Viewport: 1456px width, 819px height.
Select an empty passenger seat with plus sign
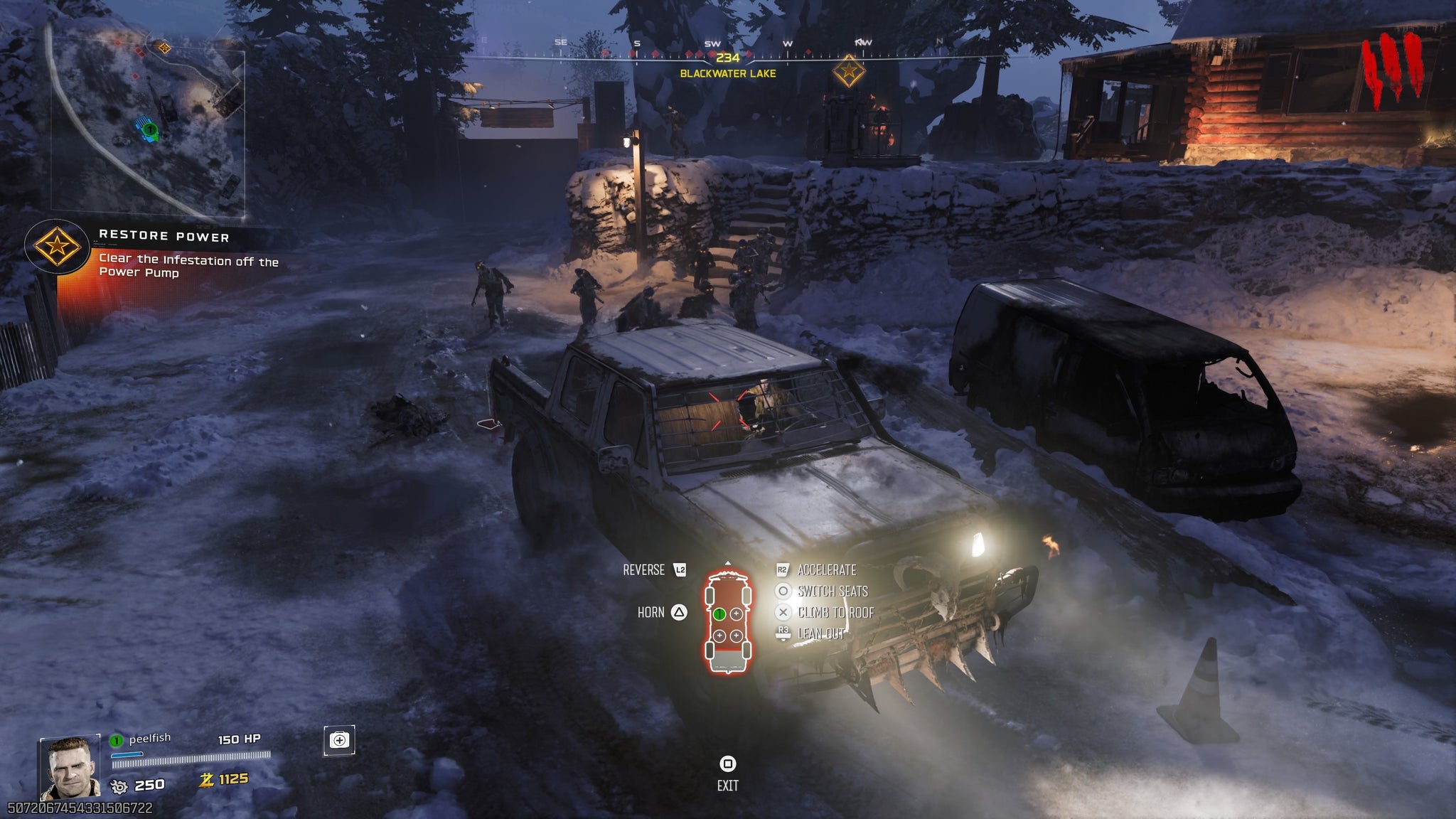click(x=736, y=614)
